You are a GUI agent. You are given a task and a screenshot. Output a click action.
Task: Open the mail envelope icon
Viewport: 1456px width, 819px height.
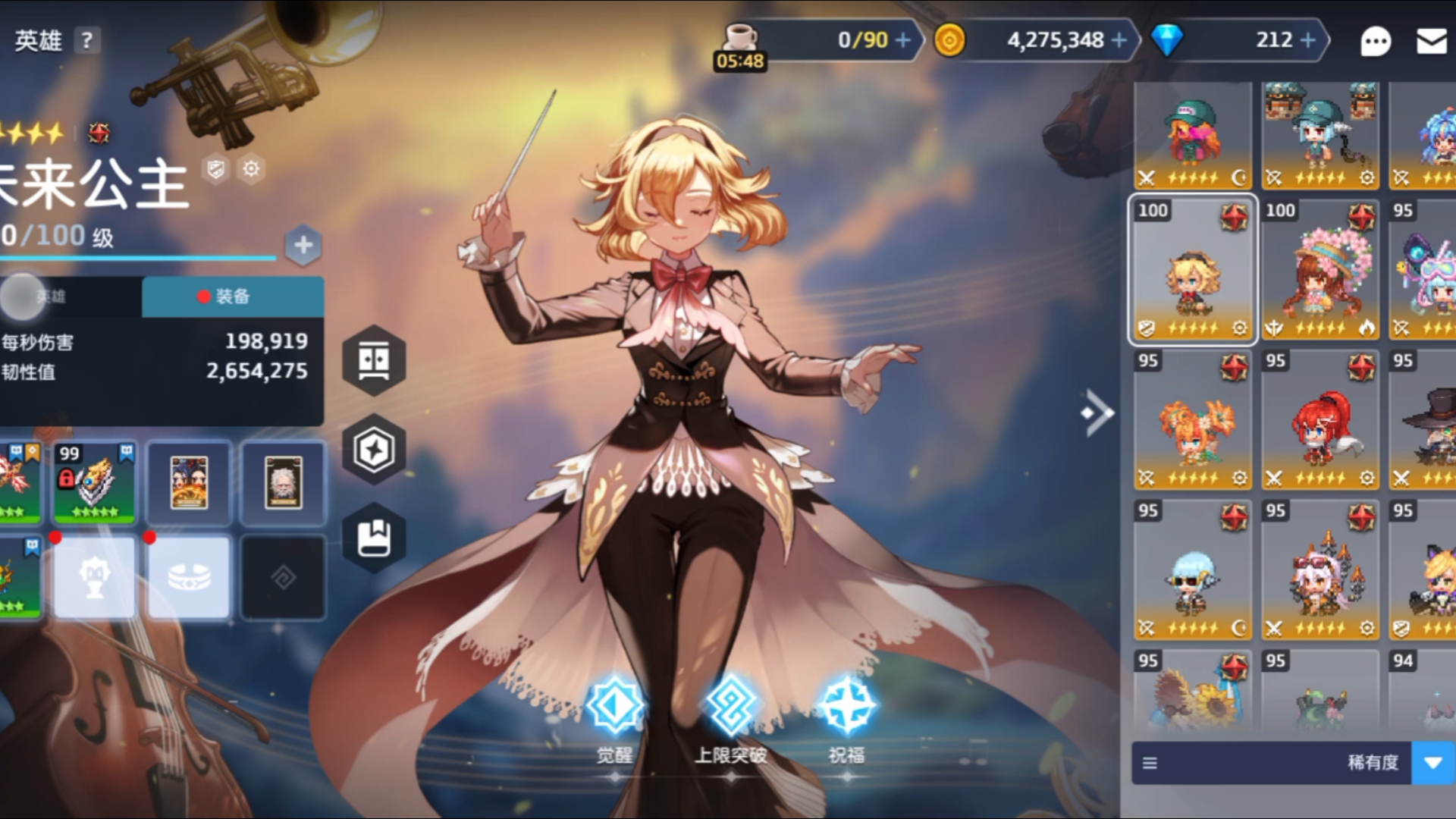1432,42
